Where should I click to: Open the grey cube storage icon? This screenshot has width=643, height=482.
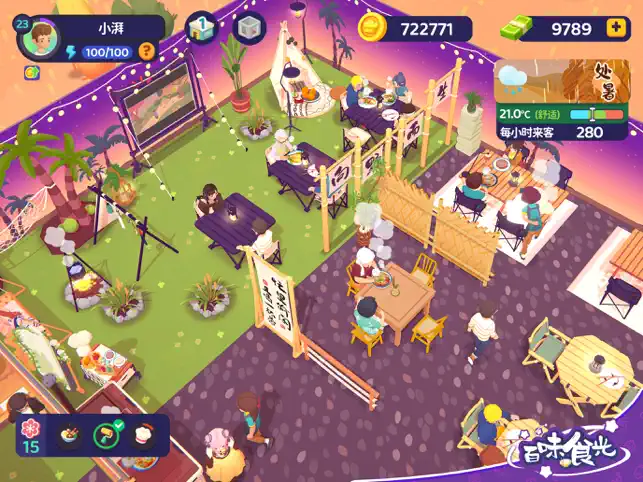click(x=249, y=28)
